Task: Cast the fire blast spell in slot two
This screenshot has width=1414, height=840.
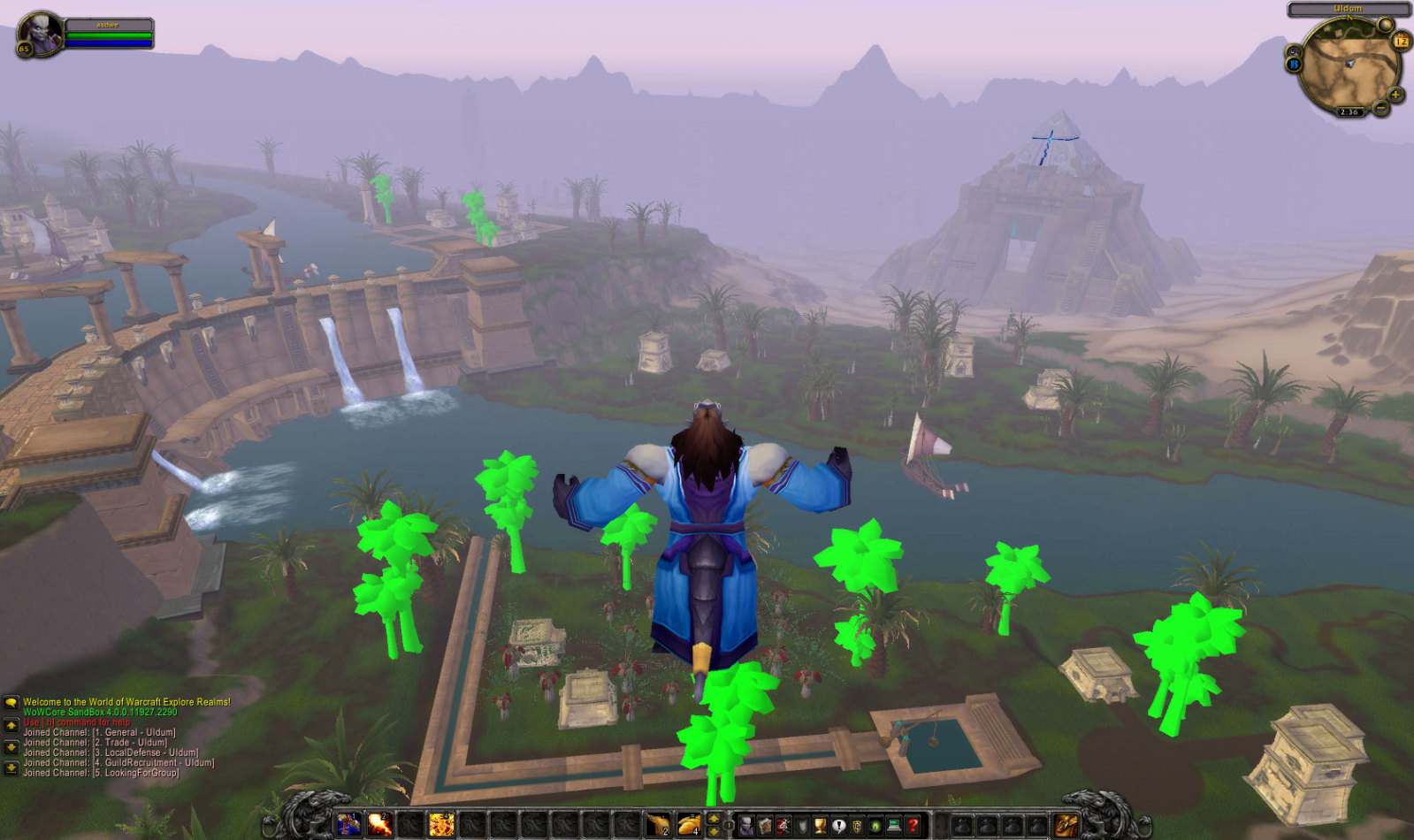Action: click(379, 825)
